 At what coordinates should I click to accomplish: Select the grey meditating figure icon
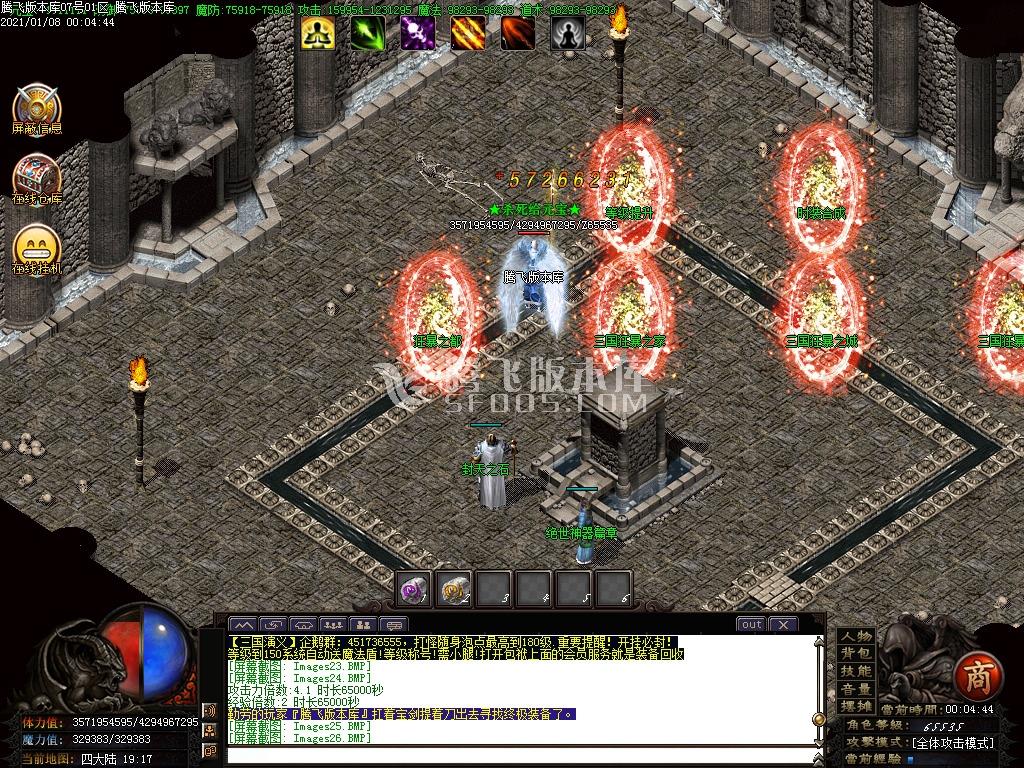click(x=567, y=33)
